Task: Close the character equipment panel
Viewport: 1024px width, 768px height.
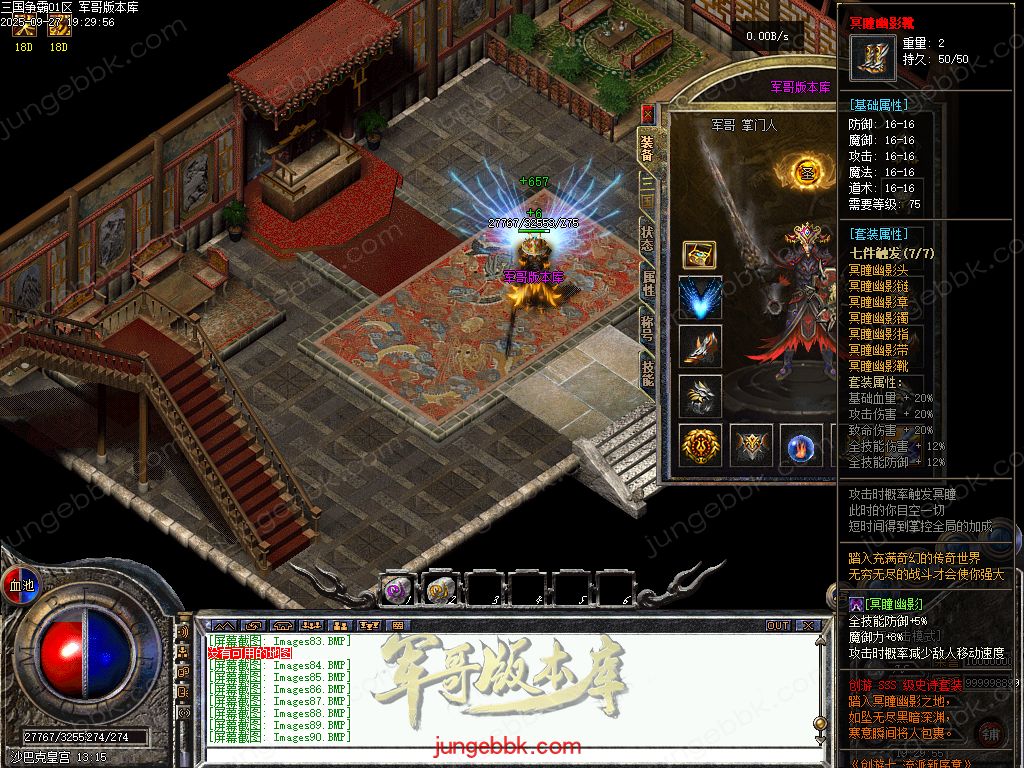Action: [647, 113]
